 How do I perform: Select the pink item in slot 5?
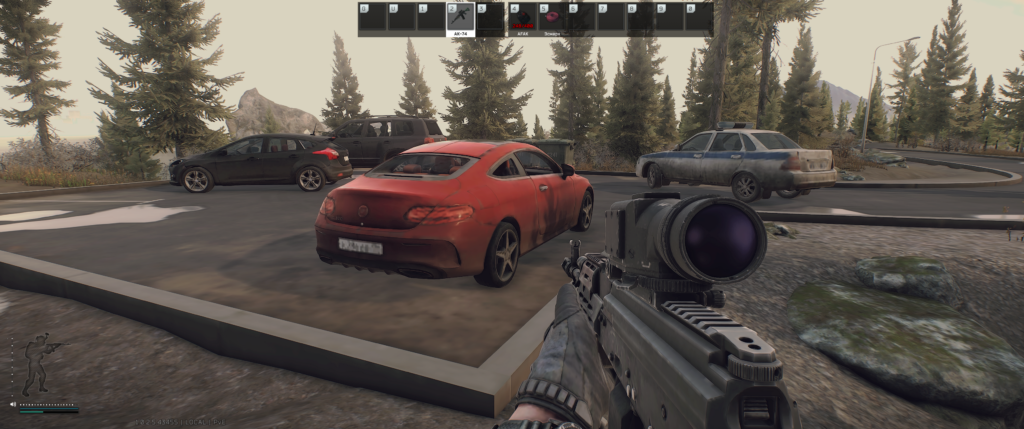(552, 19)
